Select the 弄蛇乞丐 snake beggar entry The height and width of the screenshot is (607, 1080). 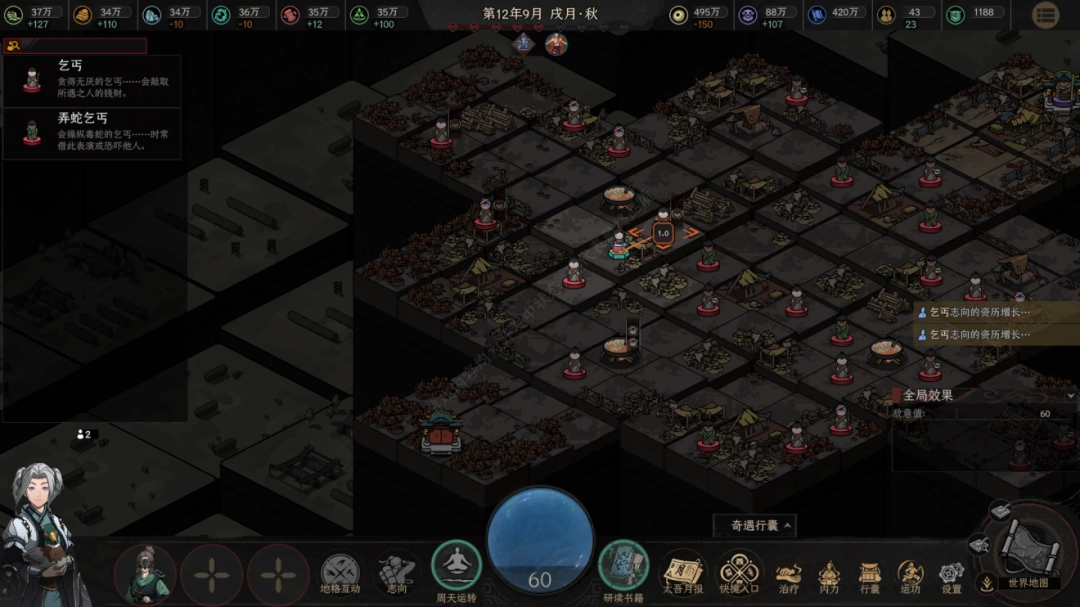tap(92, 133)
